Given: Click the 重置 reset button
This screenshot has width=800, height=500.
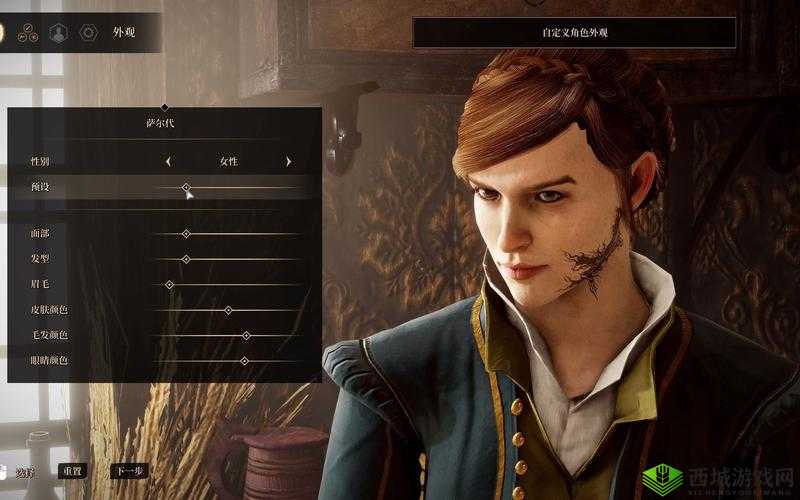Looking at the screenshot, I should click(x=72, y=470).
